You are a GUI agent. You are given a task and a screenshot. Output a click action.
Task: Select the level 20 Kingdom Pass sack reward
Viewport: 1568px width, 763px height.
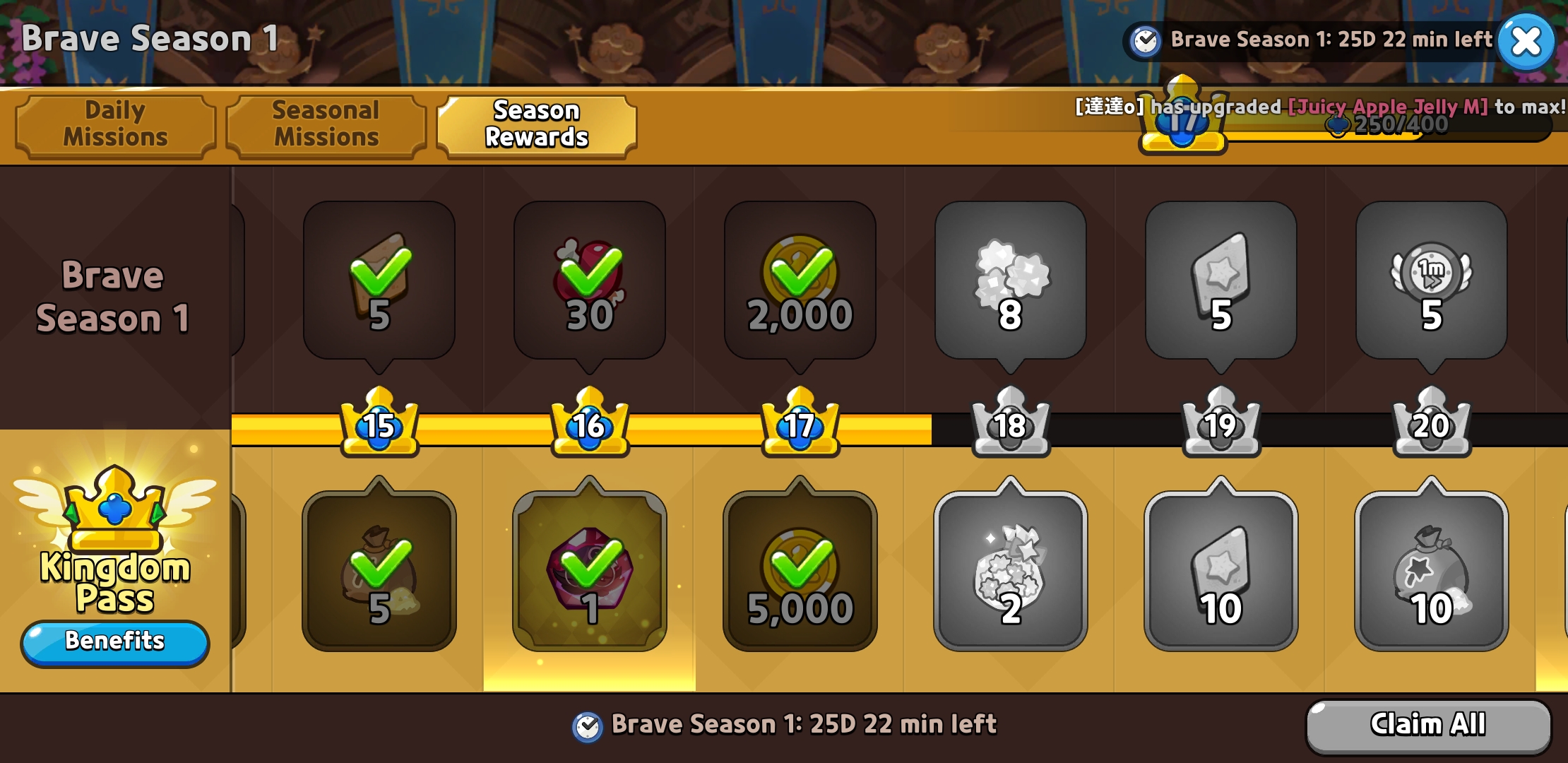coord(1431,571)
